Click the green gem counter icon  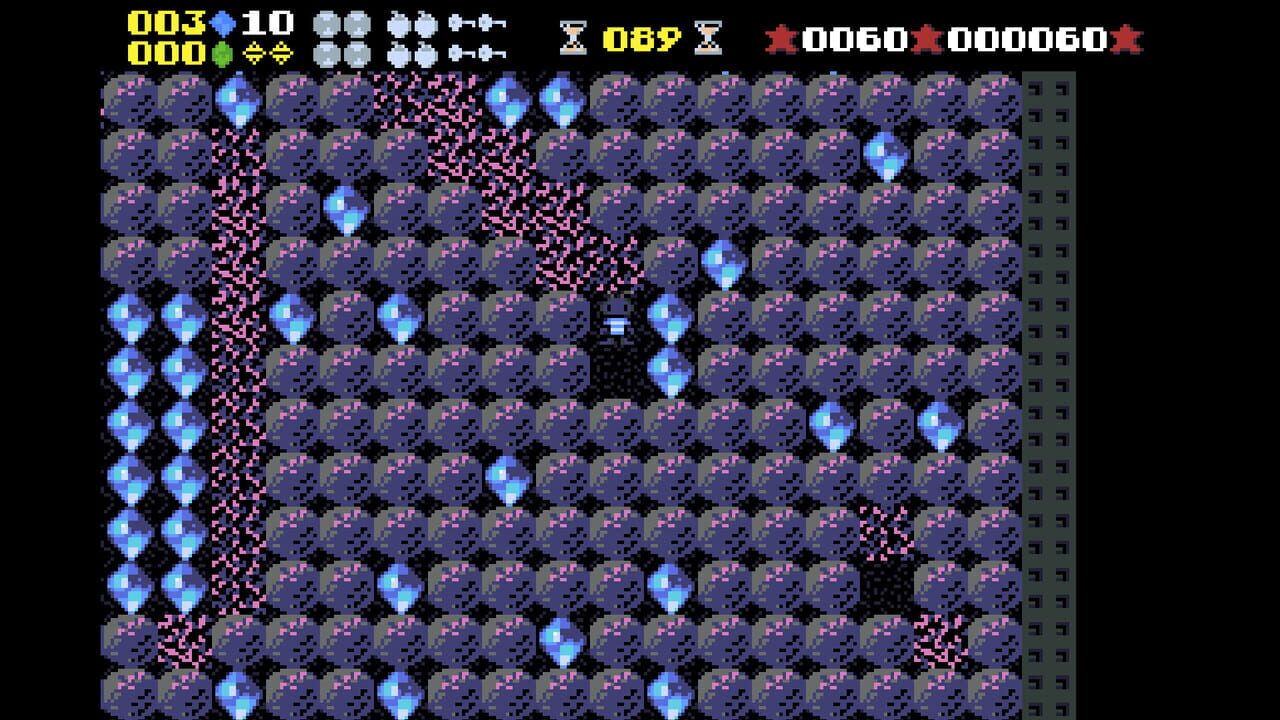[x=222, y=52]
